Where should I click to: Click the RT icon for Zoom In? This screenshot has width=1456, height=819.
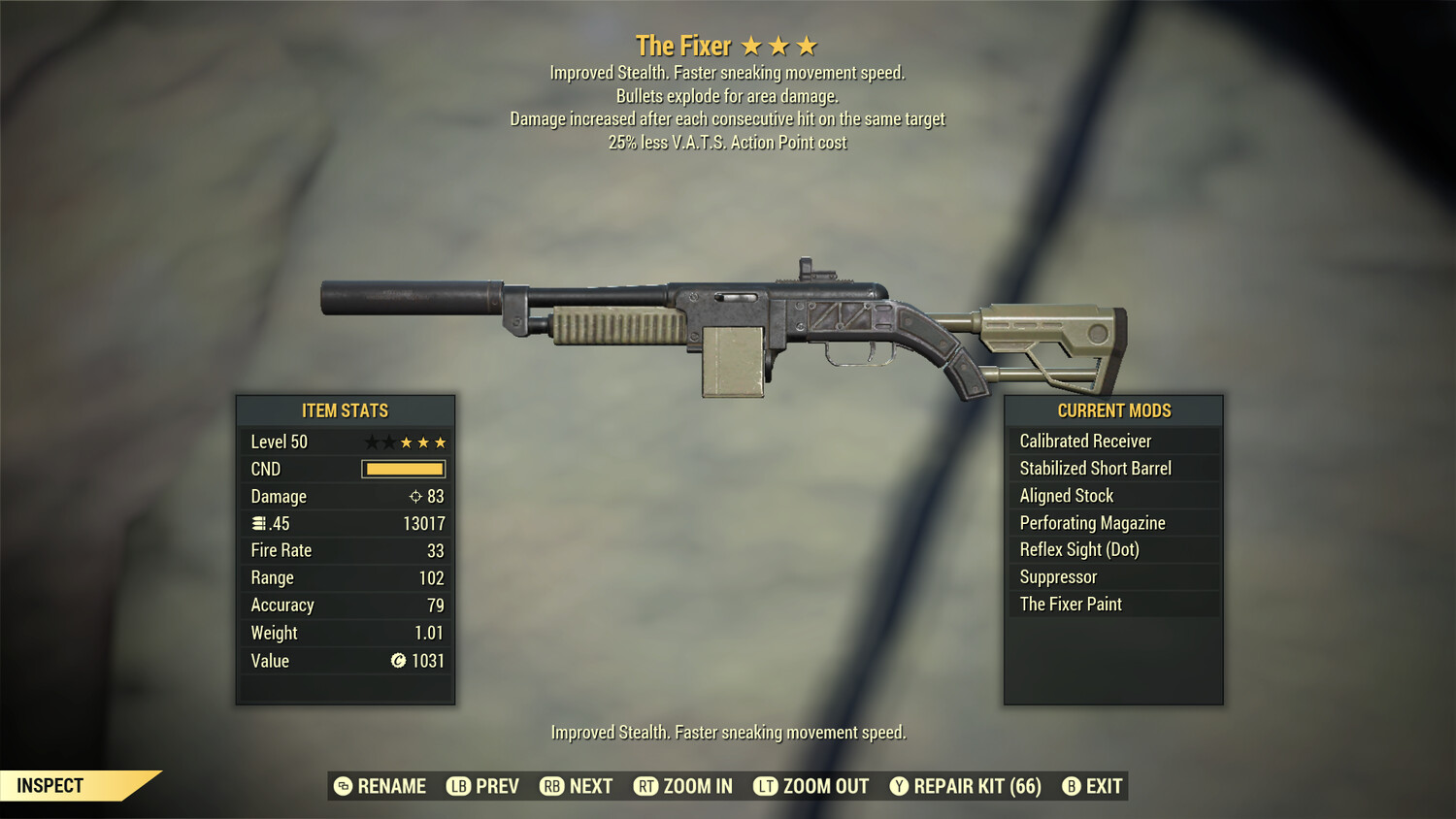point(646,786)
